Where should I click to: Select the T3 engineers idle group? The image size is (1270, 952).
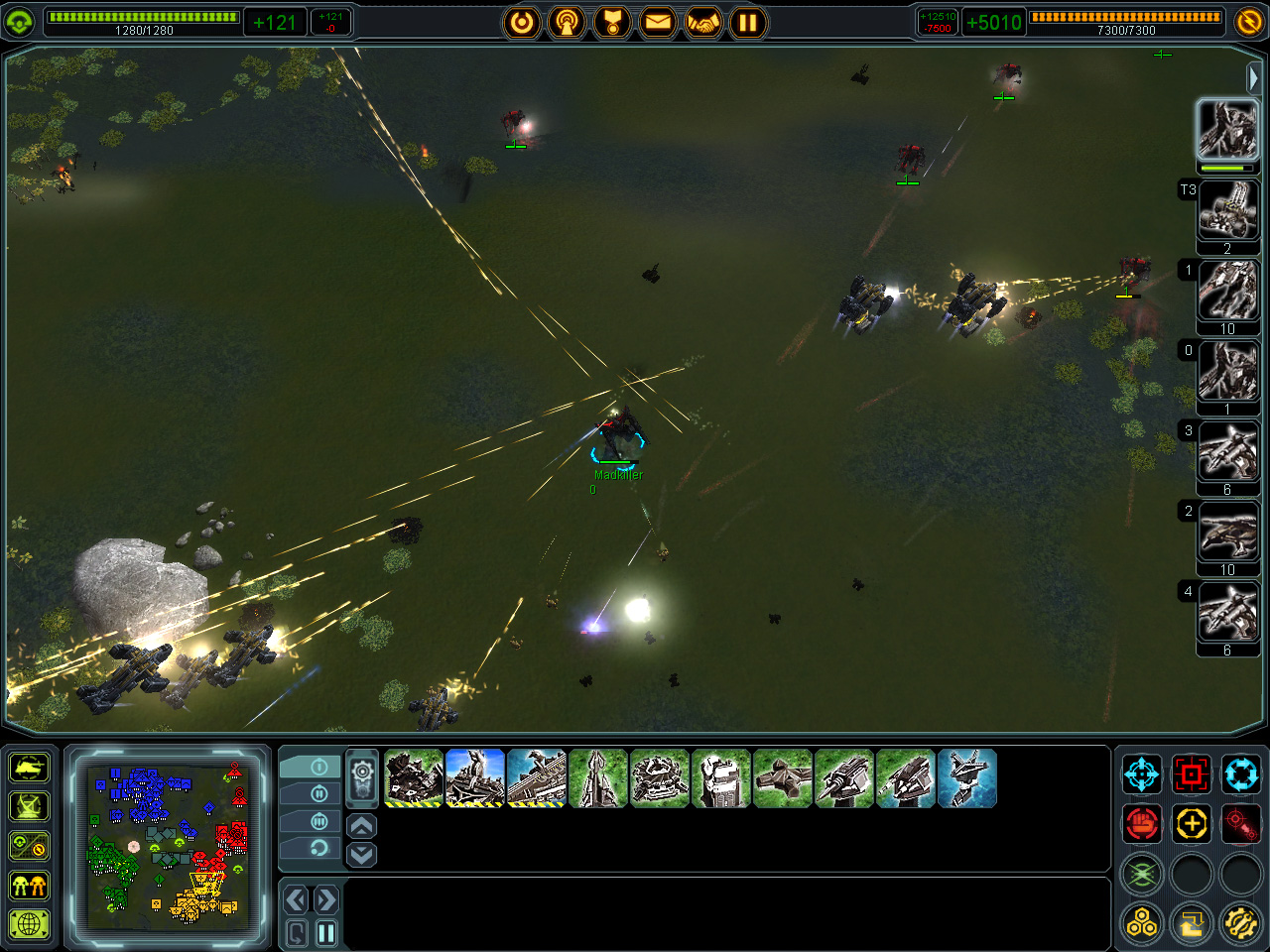pos(1227,211)
